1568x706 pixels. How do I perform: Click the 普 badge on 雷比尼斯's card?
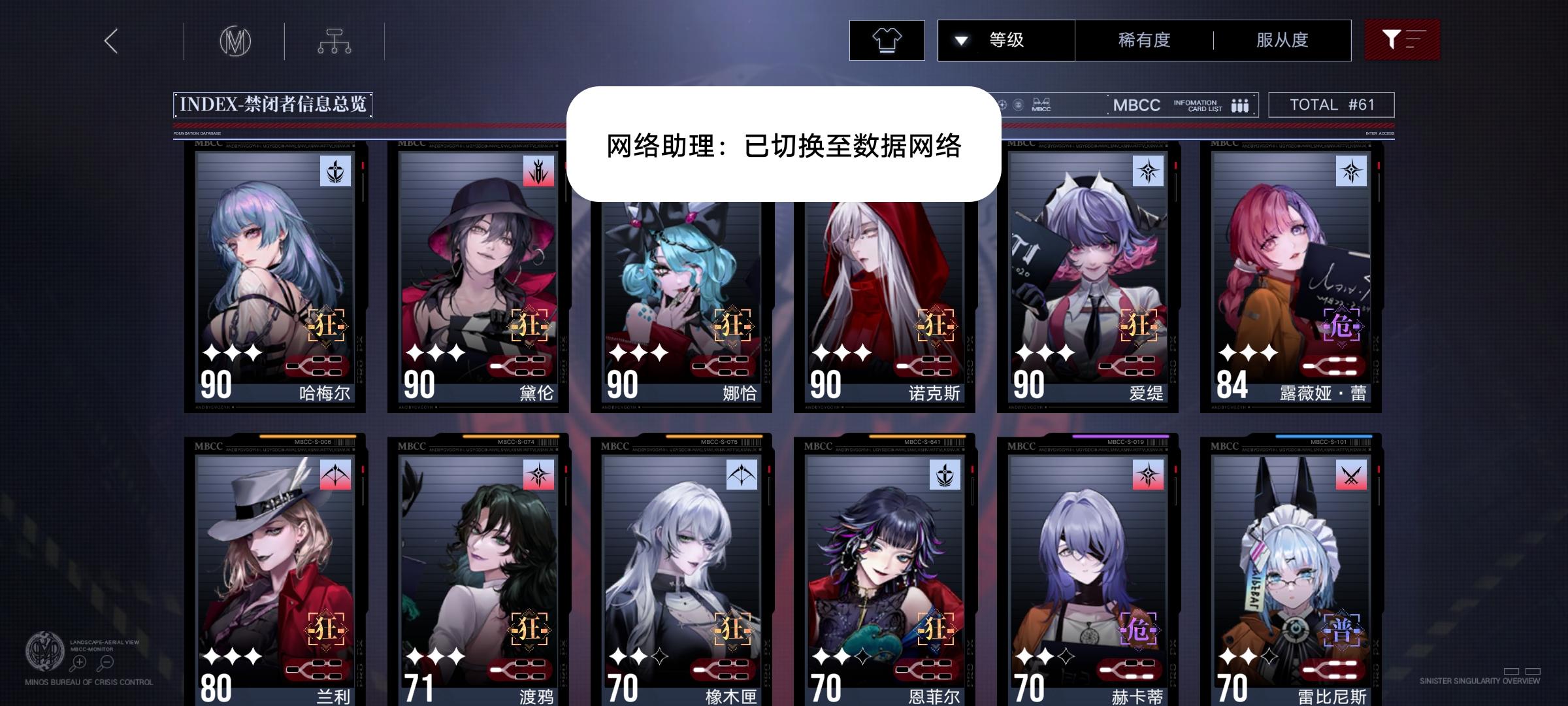point(1343,631)
